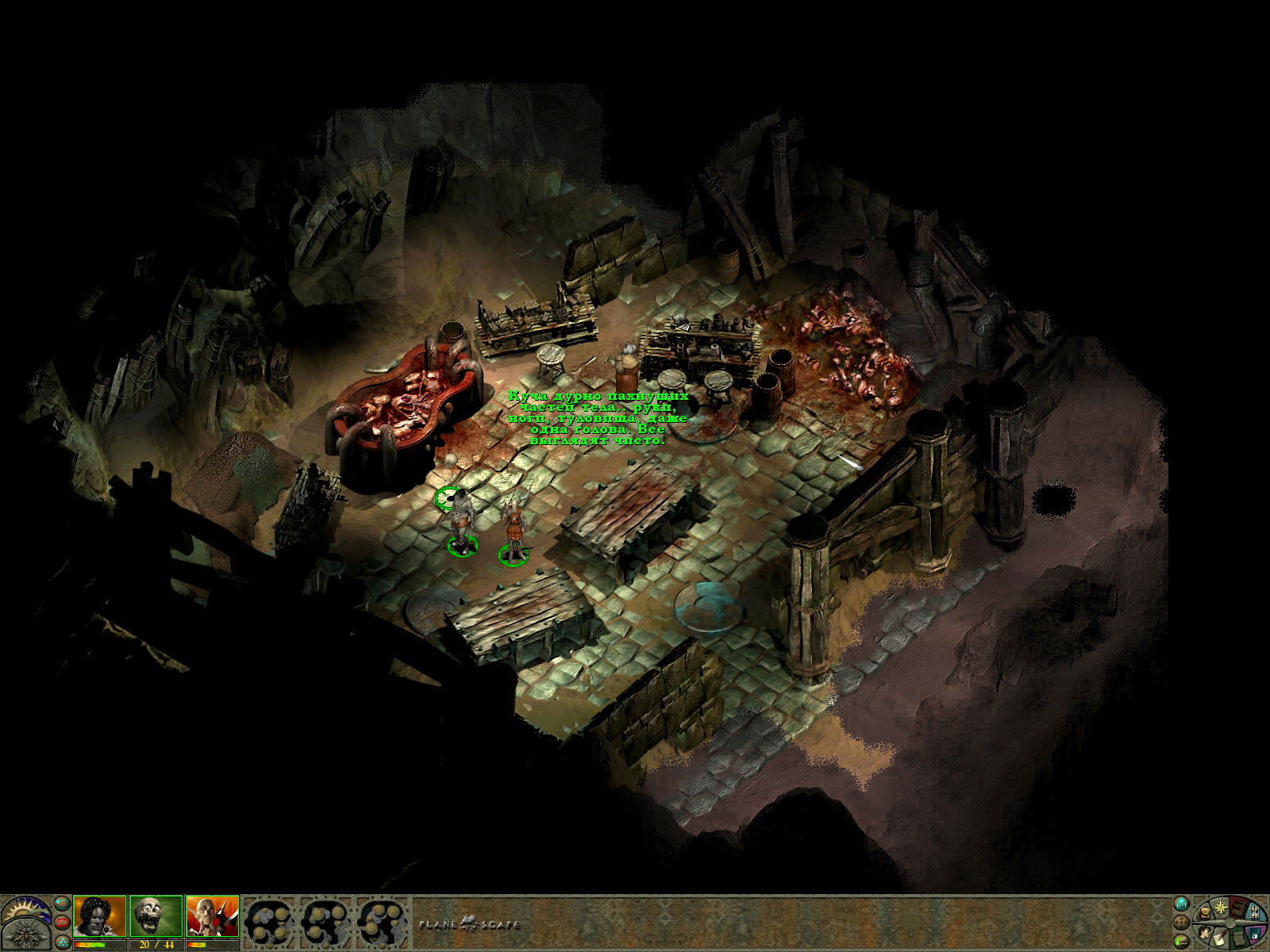Viewport: 1270px width, 952px height.
Task: Click the four inward arrows button
Action: (x=1182, y=923)
